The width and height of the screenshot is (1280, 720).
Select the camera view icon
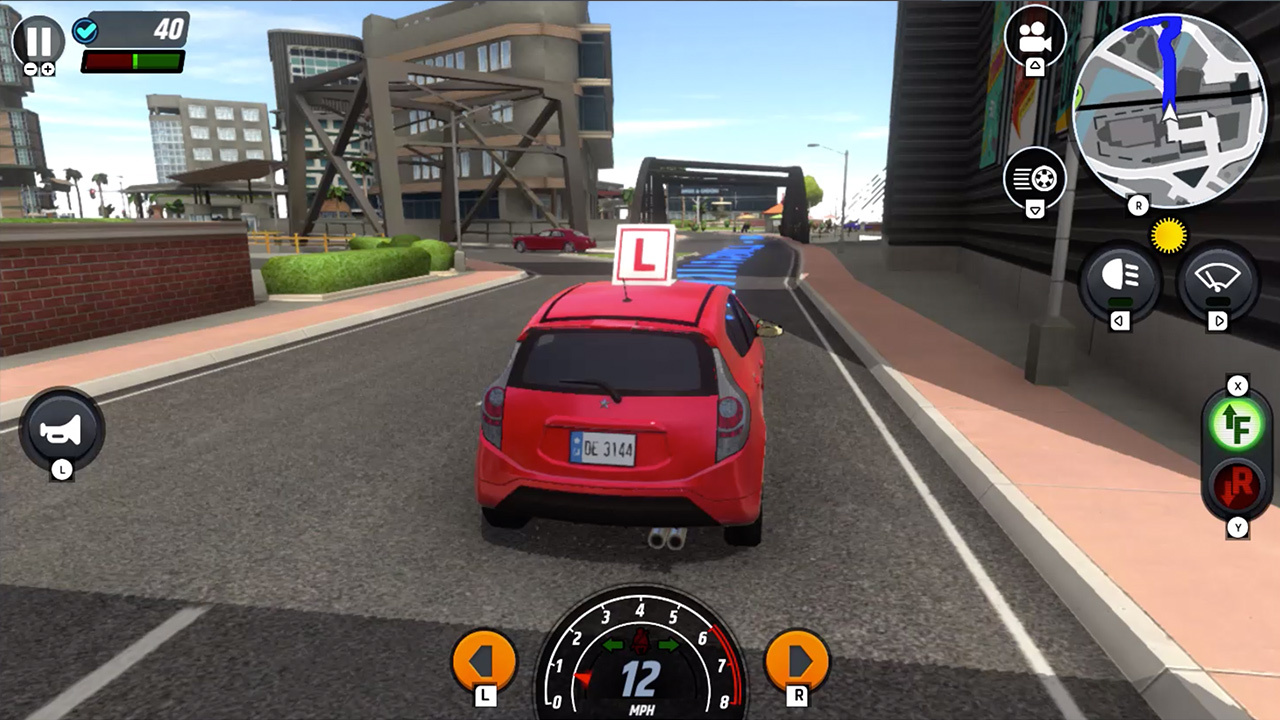tap(1034, 37)
